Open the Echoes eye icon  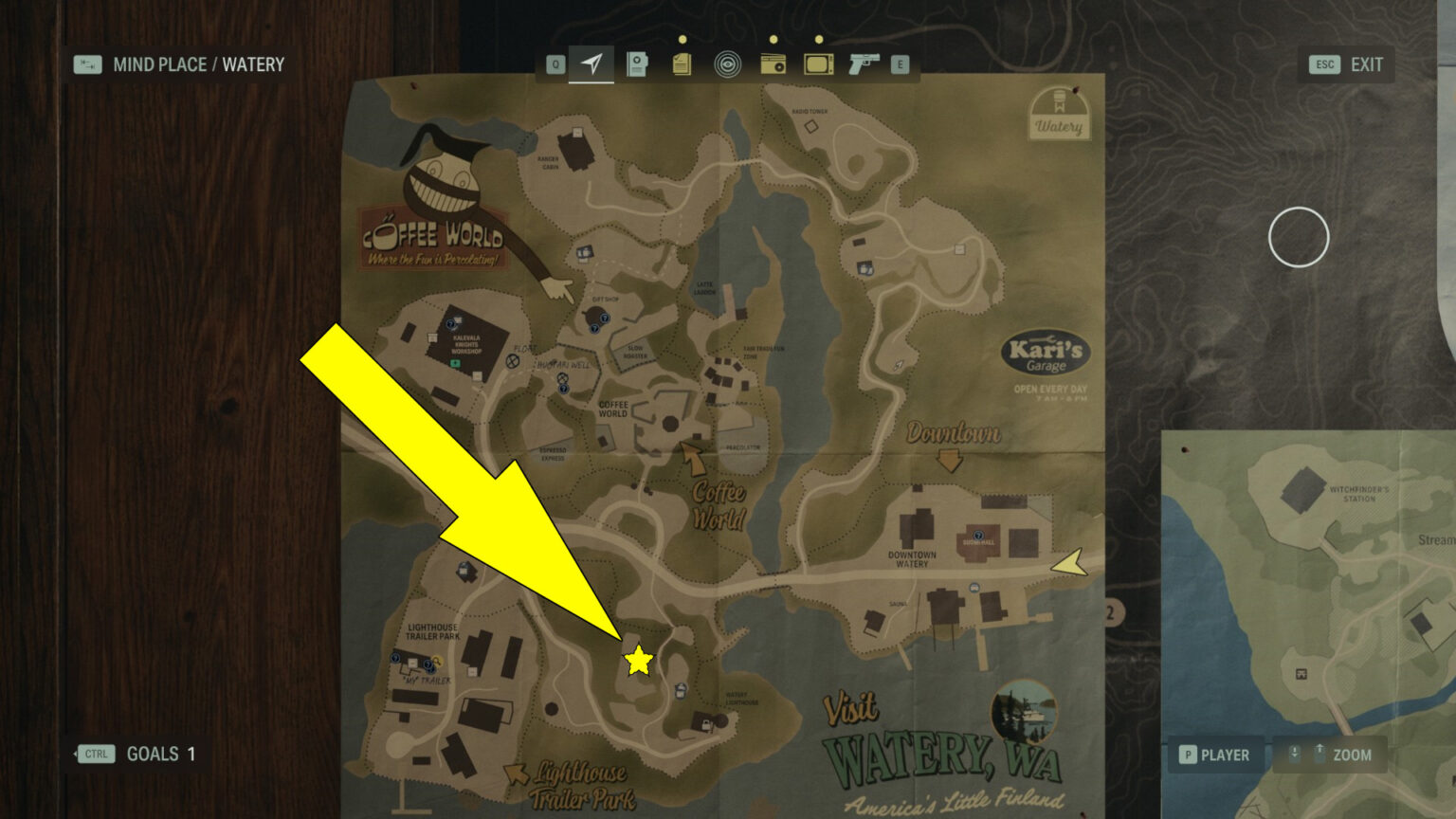click(728, 64)
